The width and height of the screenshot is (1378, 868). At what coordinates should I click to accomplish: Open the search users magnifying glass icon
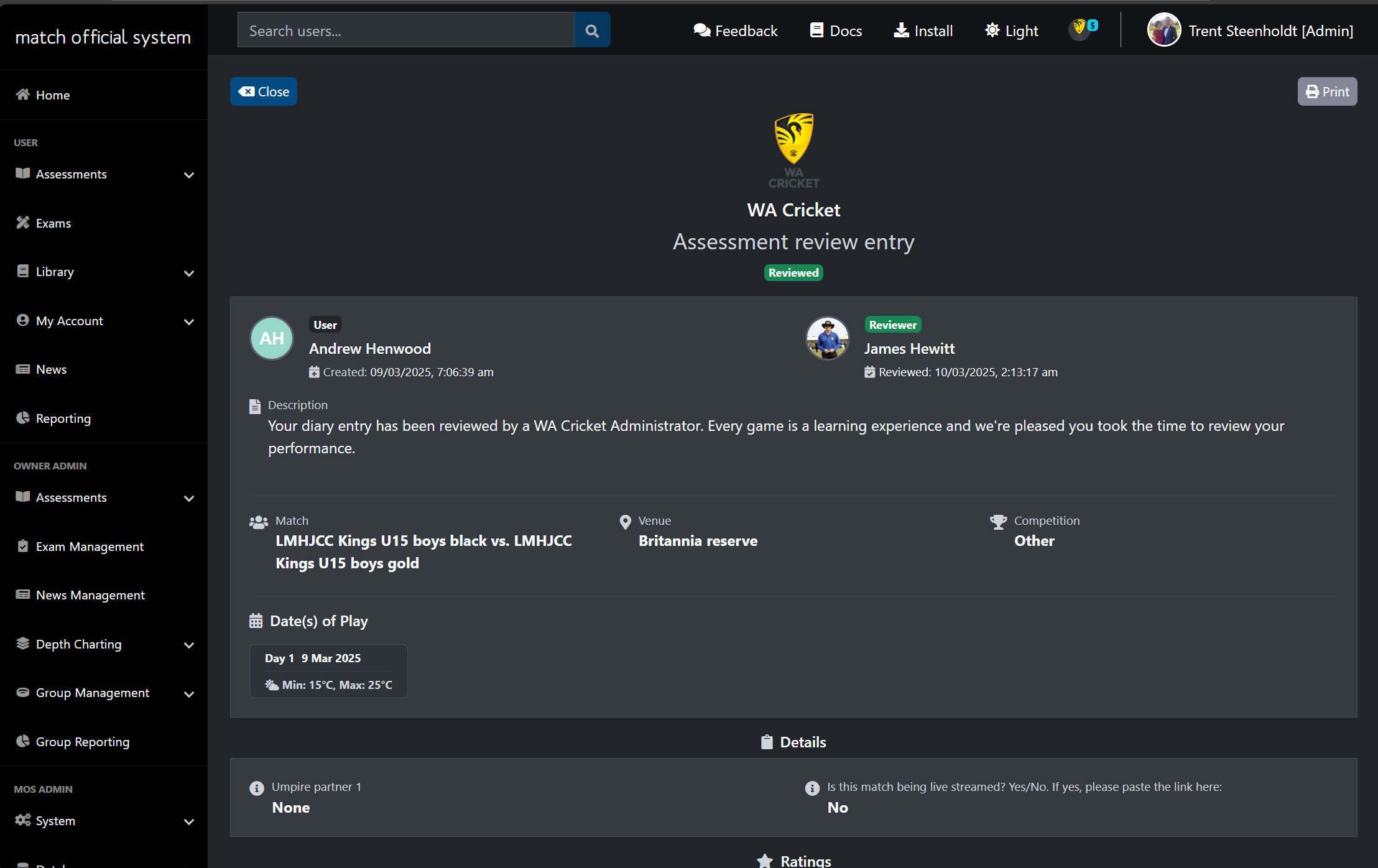click(x=591, y=29)
